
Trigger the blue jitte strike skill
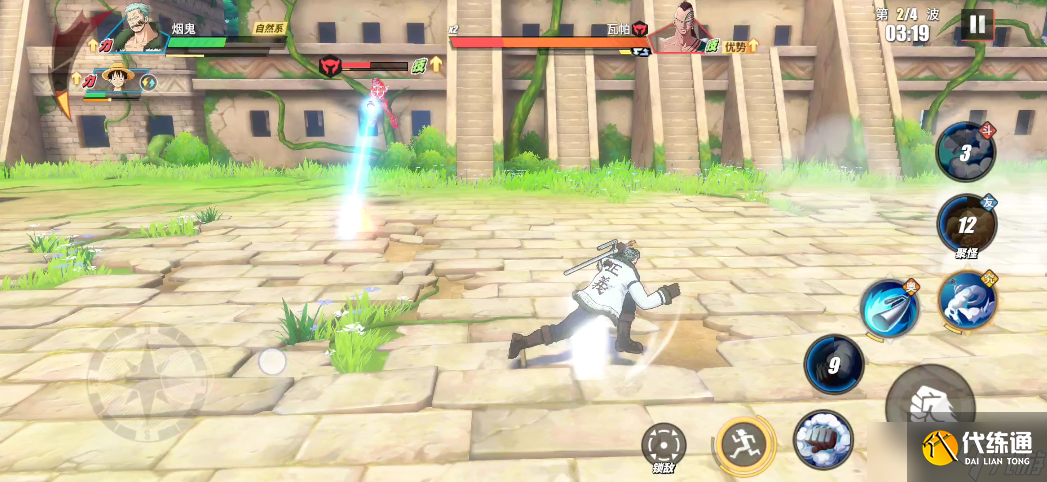890,308
